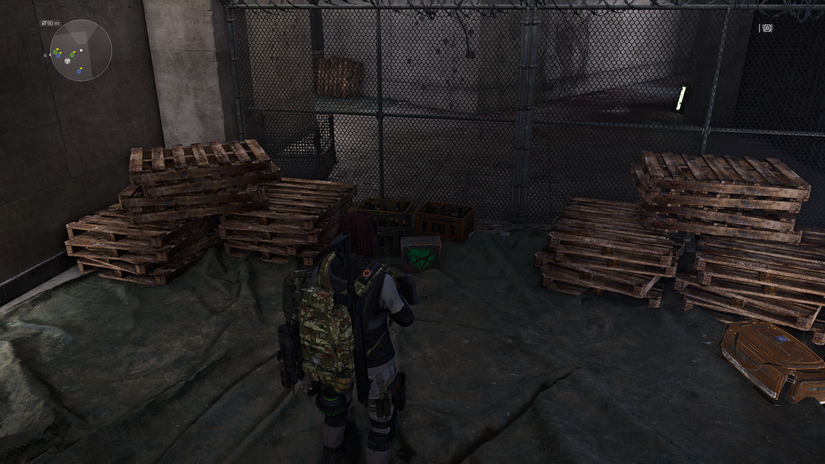Click the small square icon in the top-right corner
Viewport: 825px width, 464px height.
pyautogui.click(x=767, y=28)
